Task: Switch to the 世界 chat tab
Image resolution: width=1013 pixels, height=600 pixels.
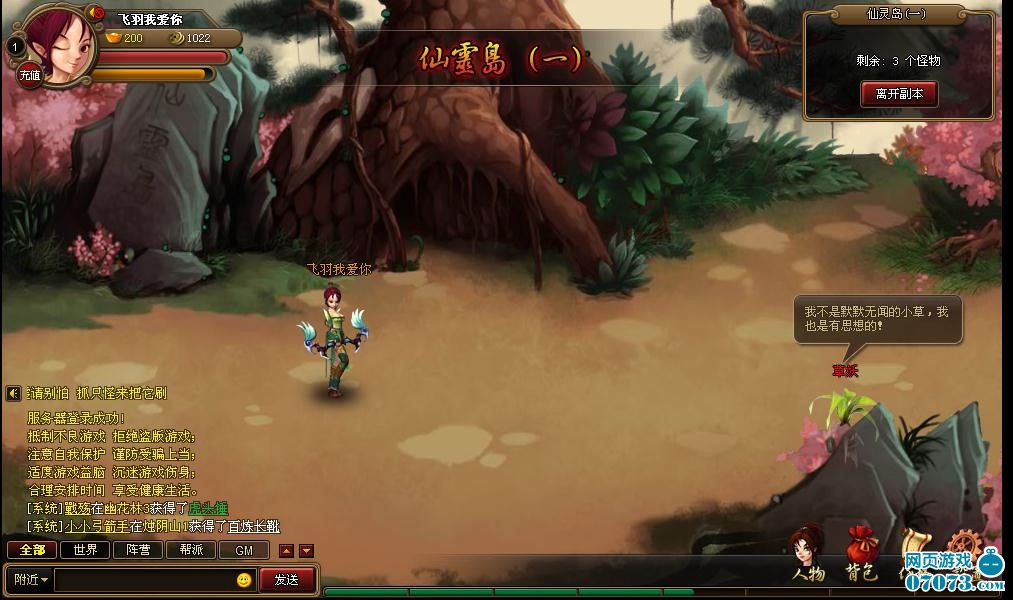Action: tap(85, 550)
